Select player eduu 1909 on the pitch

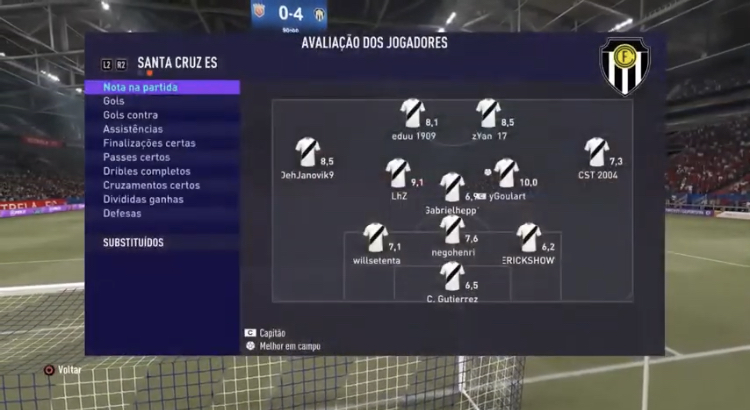412,112
